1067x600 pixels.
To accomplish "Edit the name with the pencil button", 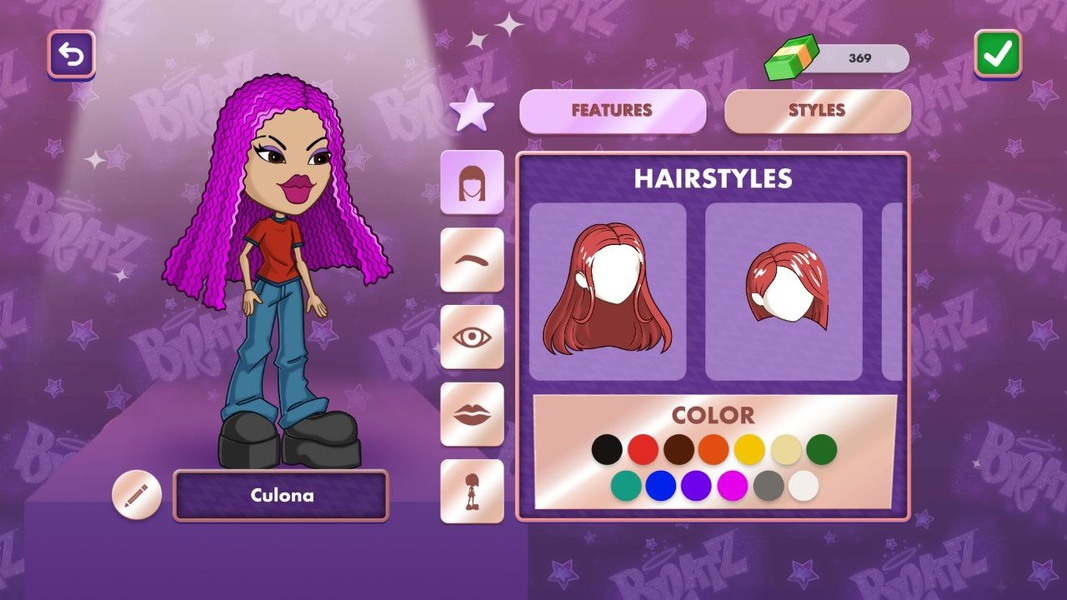I will [x=137, y=495].
